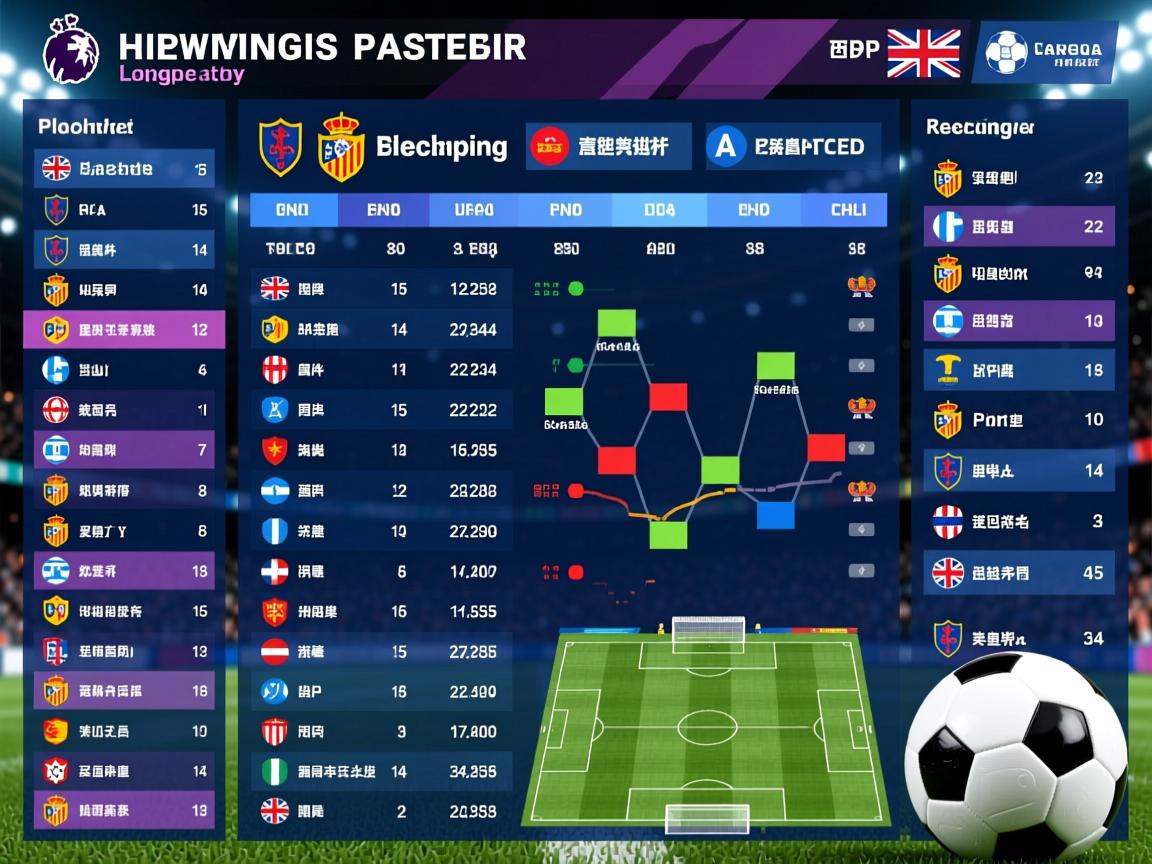Open the UFAO tab
The width and height of the screenshot is (1152, 864).
473,210
